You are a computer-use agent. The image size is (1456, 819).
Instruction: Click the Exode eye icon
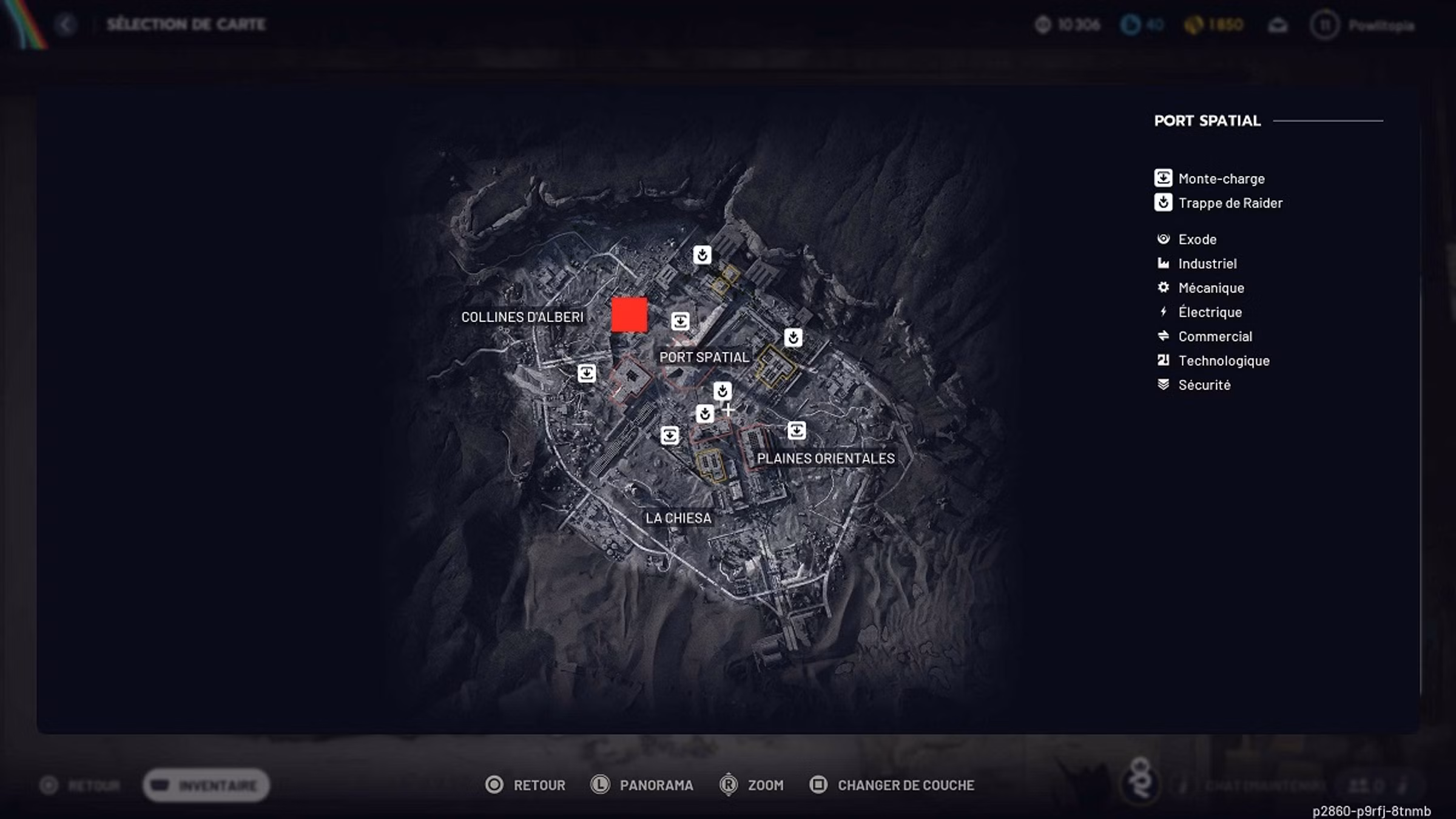[1163, 239]
